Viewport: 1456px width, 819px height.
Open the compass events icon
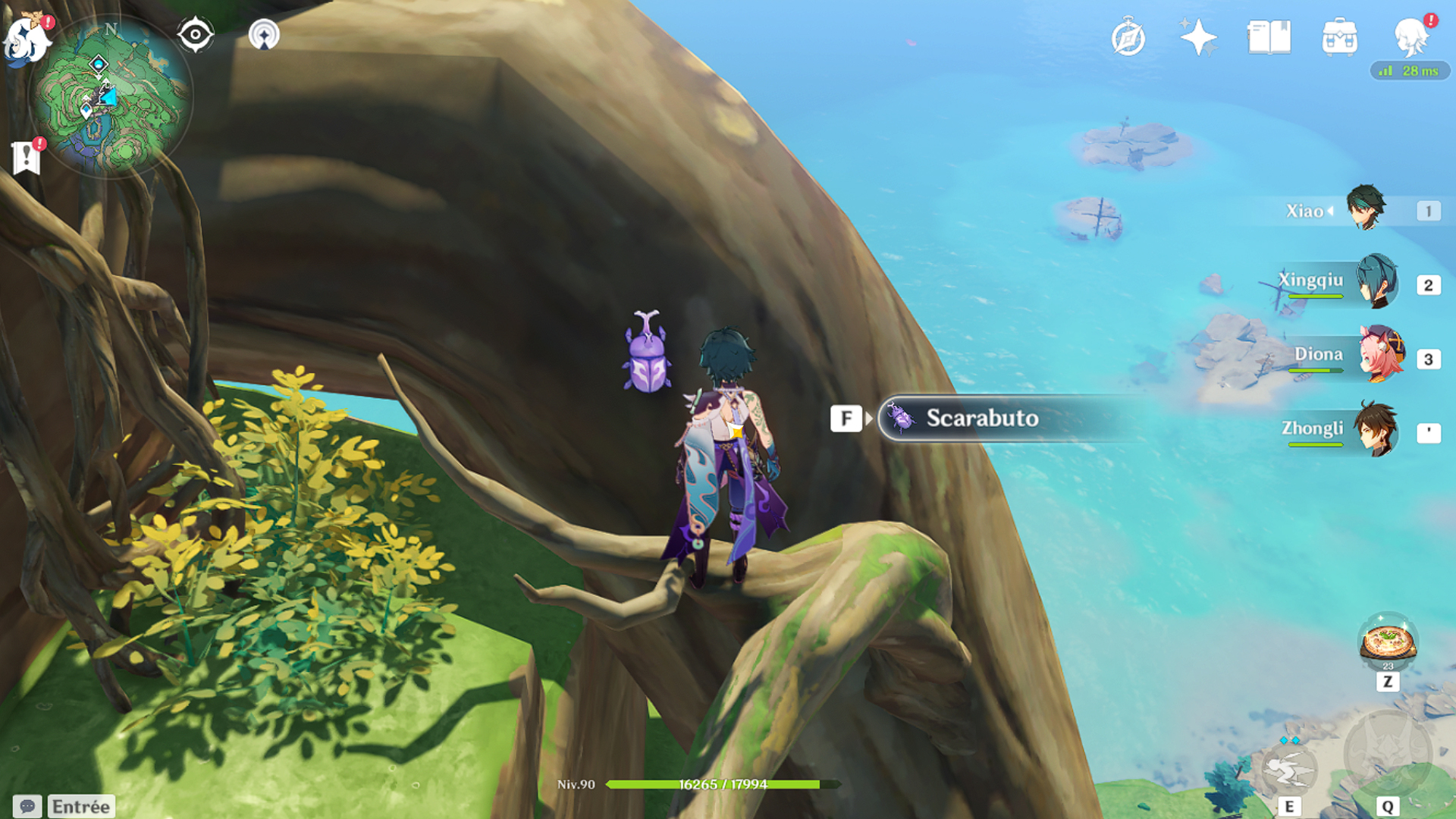[x=1128, y=38]
